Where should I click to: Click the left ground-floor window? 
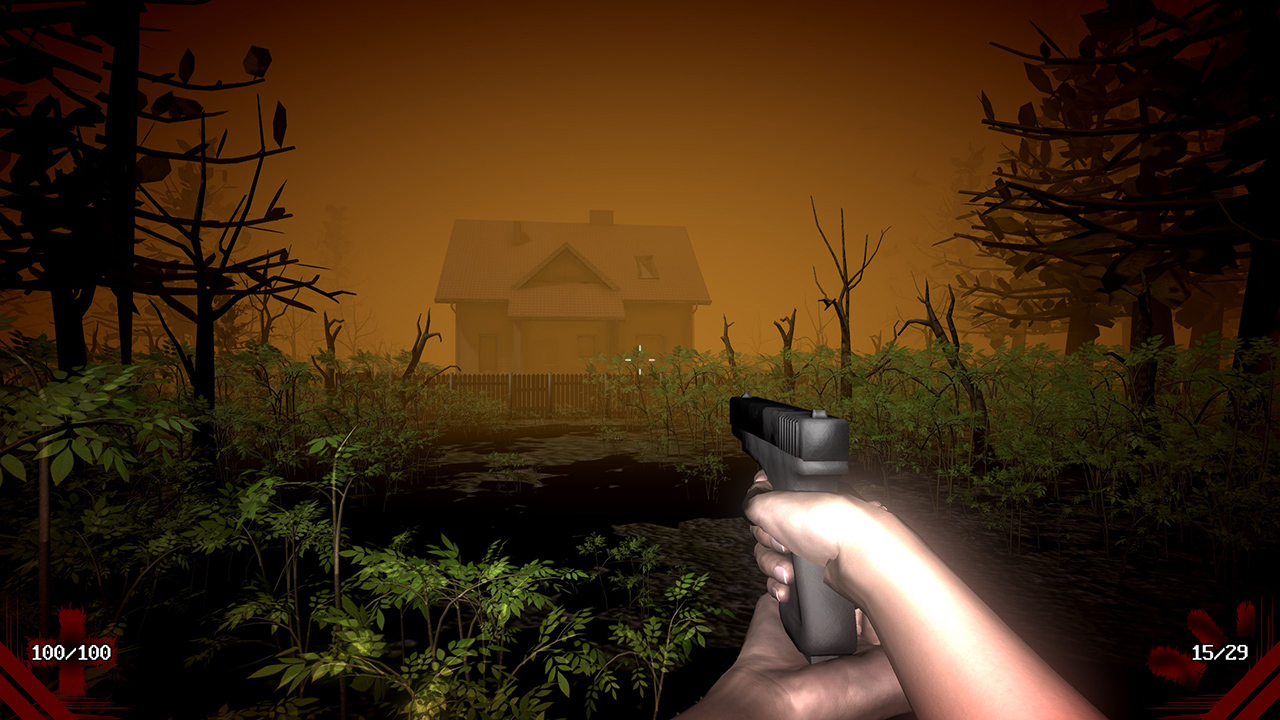click(487, 350)
